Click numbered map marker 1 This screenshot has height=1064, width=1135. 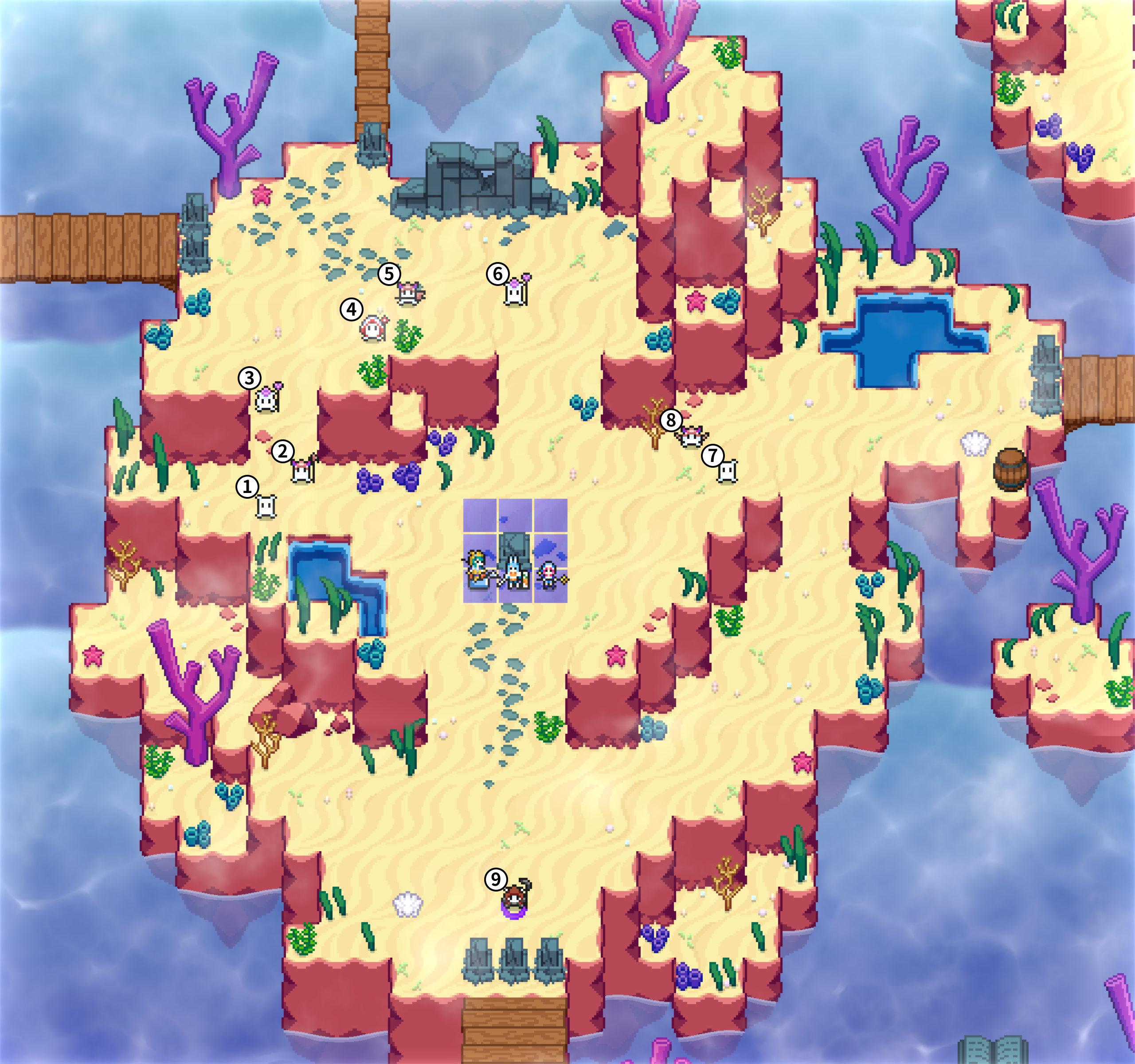click(247, 487)
